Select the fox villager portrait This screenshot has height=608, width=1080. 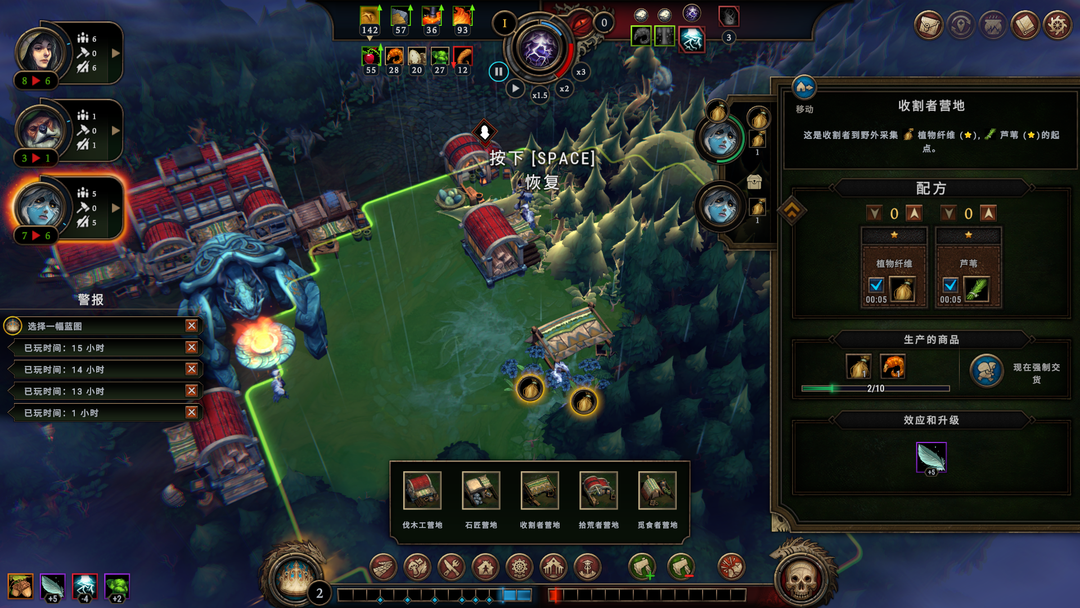[40, 126]
